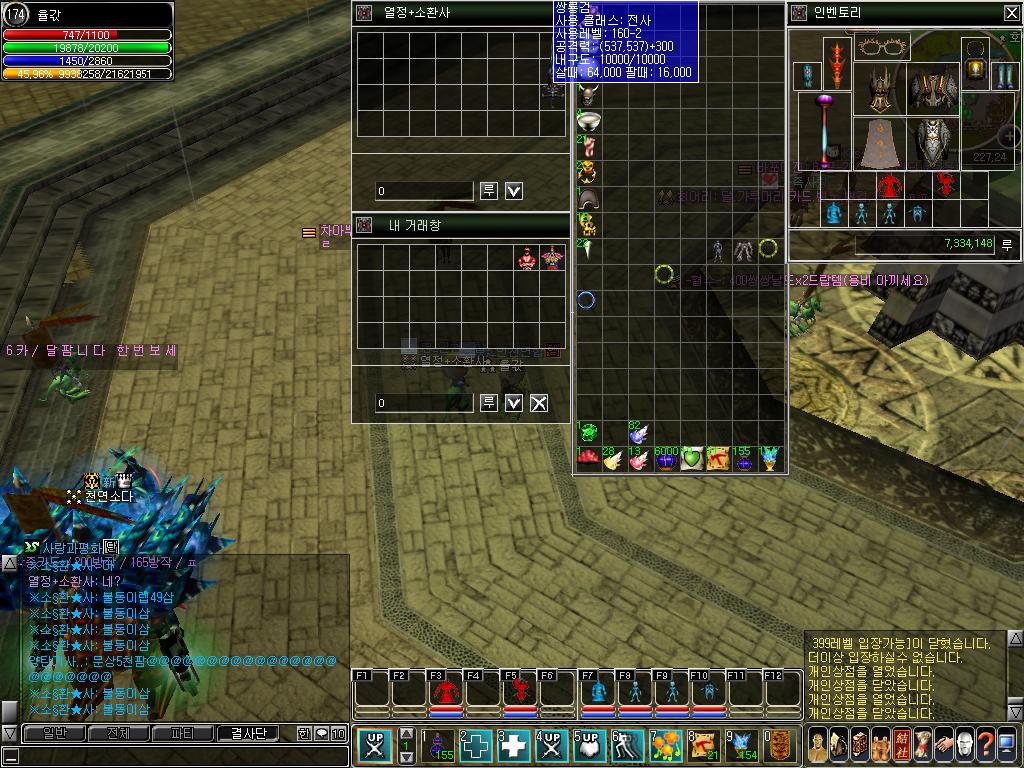
Task: Select the horned helmet in the bag
Action: point(587,96)
